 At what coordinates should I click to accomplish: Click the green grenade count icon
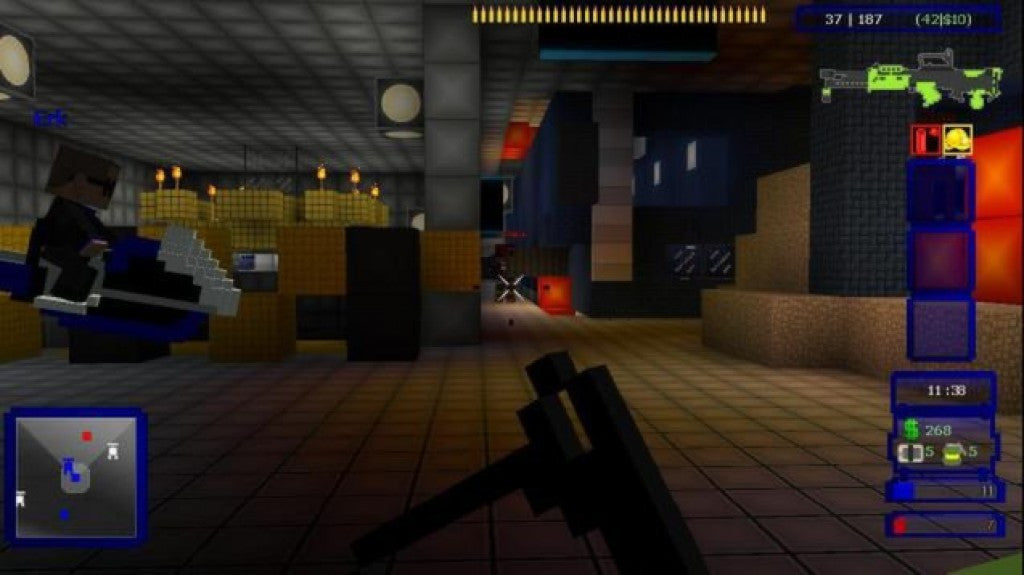point(954,452)
